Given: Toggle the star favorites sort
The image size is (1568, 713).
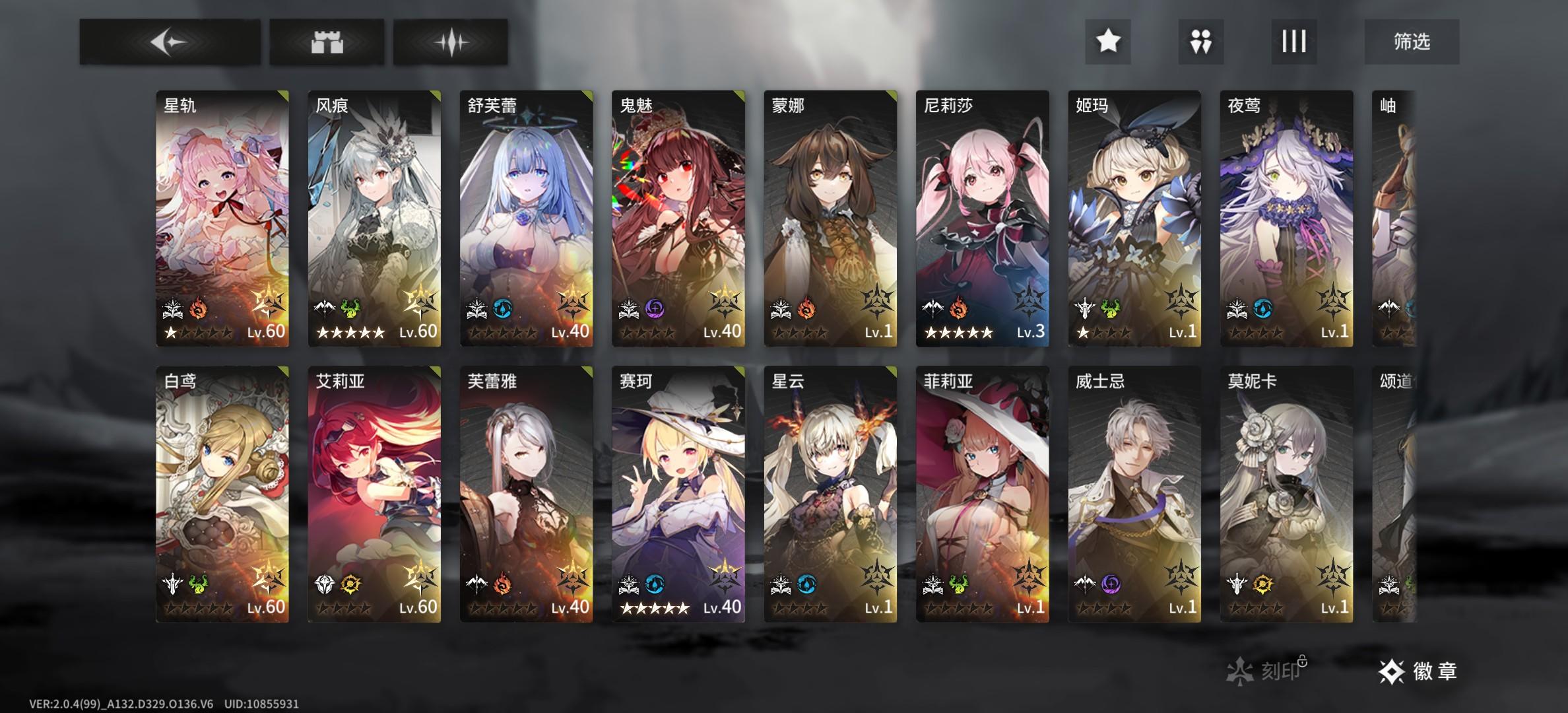Looking at the screenshot, I should click(x=1107, y=42).
